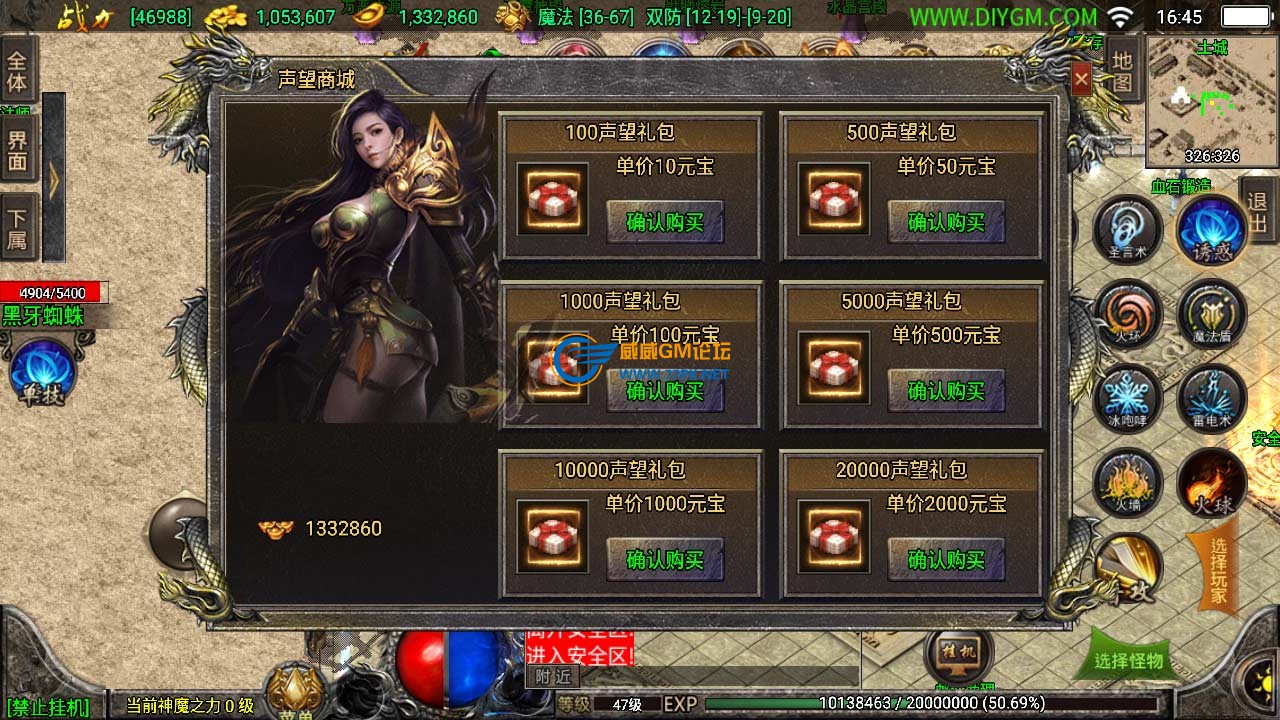Confirm purchase of 1000声望礼包
Viewport: 1280px width, 720px height.
(x=664, y=391)
